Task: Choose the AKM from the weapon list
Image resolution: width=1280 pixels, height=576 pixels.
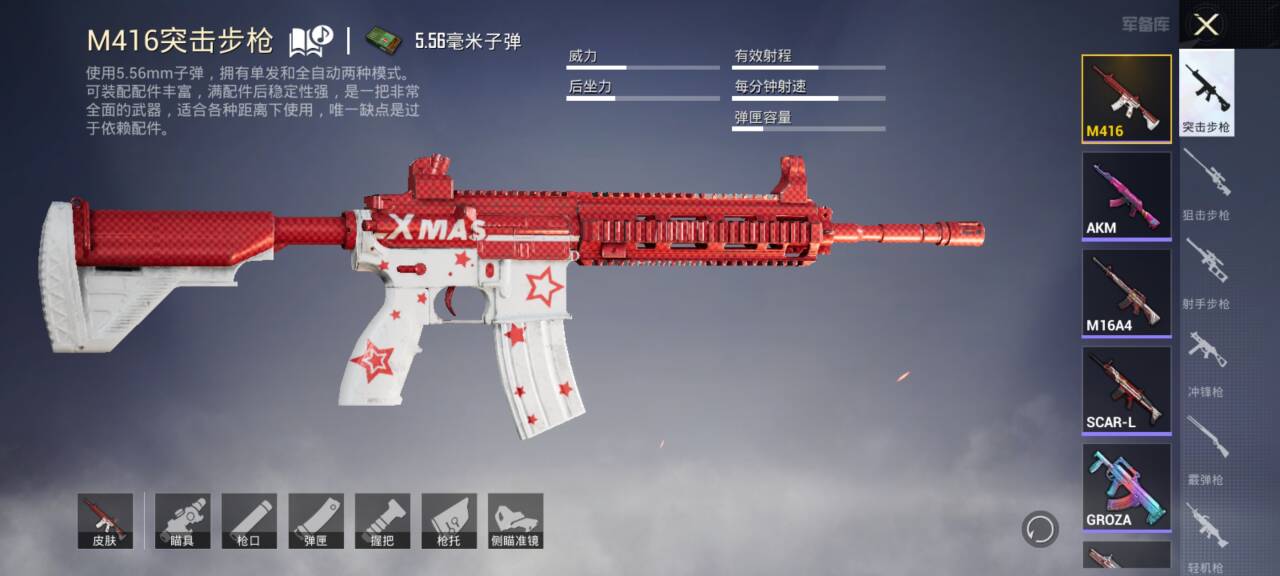Action: [x=1126, y=195]
